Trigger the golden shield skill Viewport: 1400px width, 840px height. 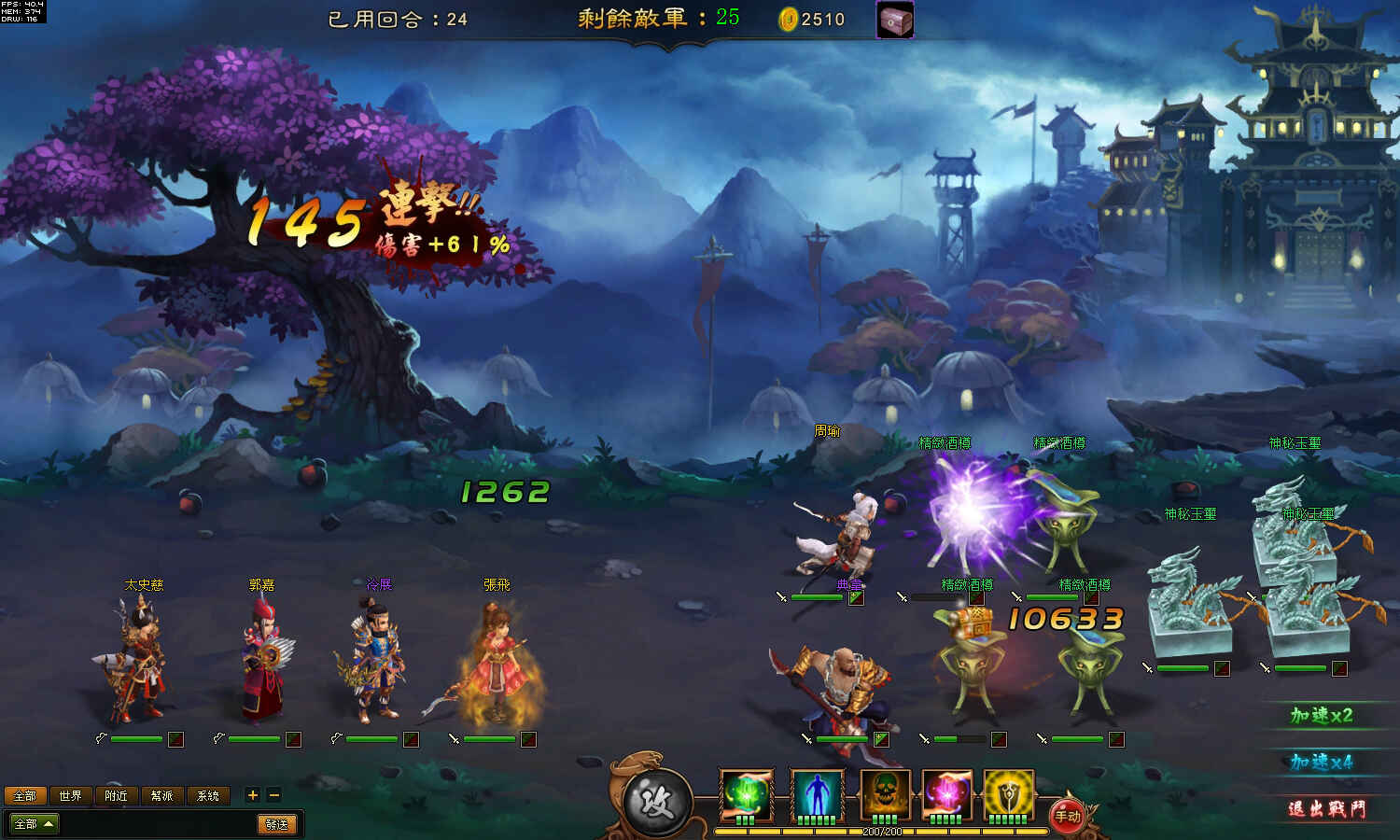click(1008, 794)
